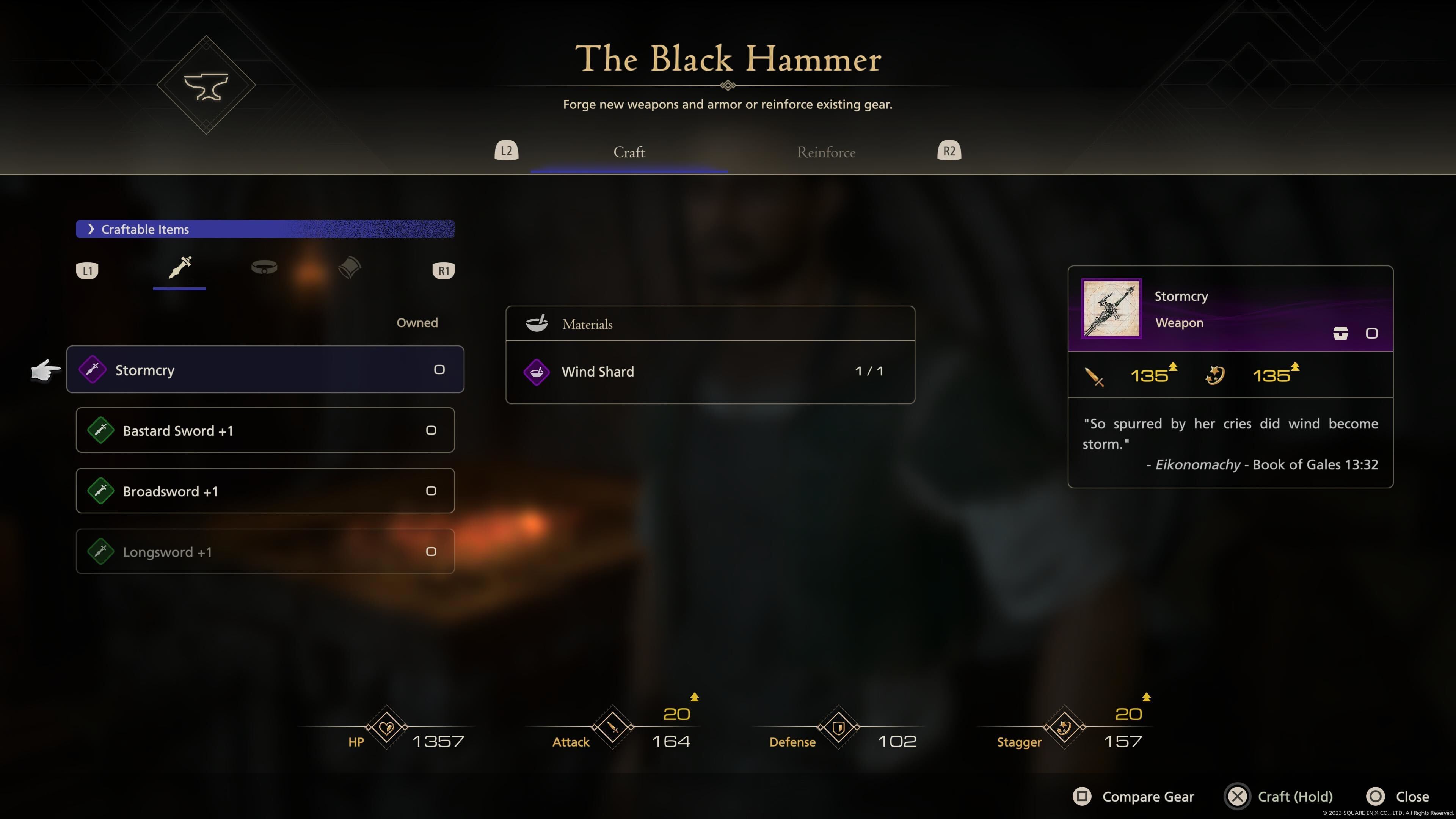Close the Black Hammer menu
This screenshot has height=819, width=1456.
point(1398,796)
